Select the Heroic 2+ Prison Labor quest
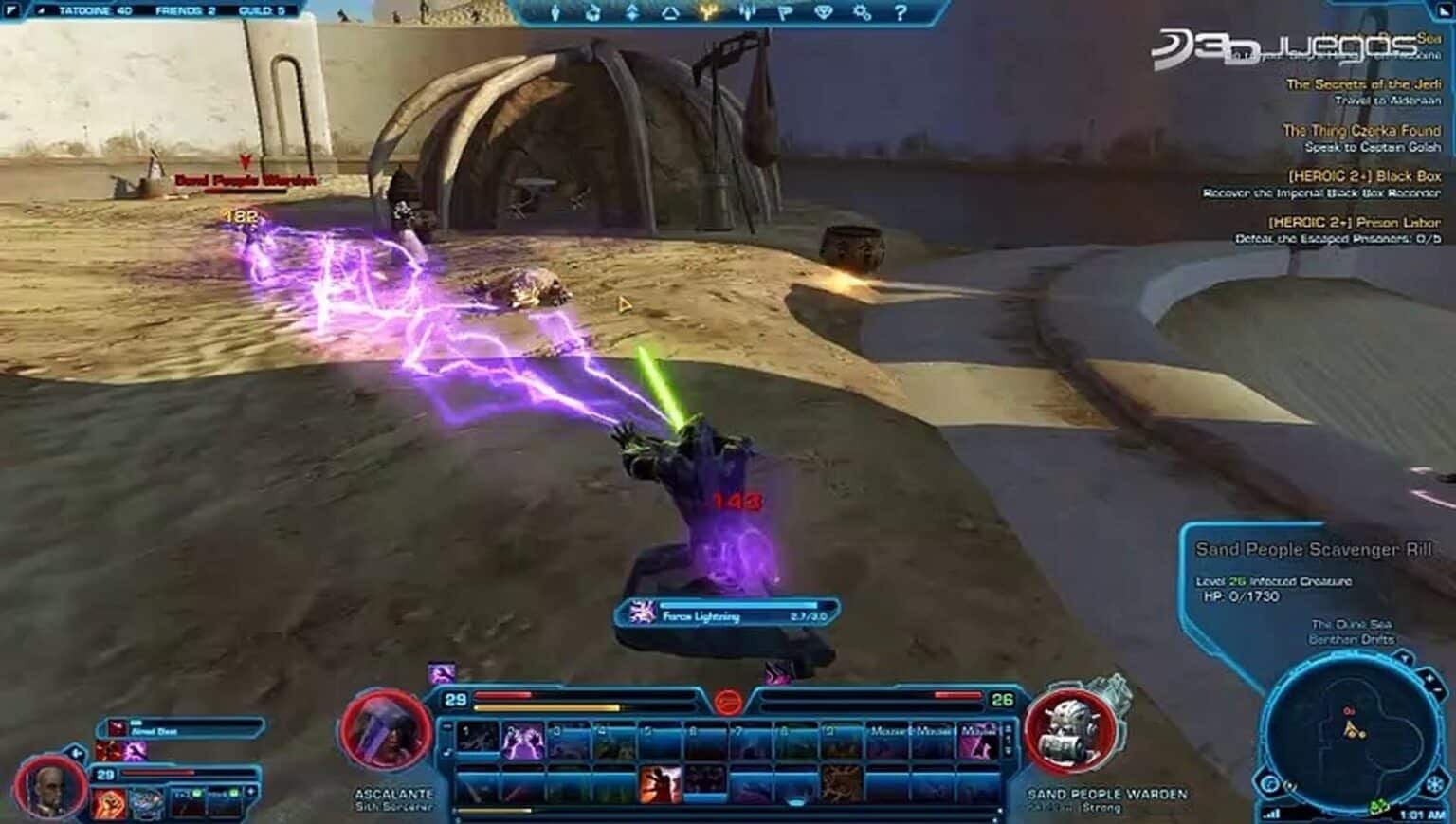This screenshot has width=1456, height=824. click(x=1355, y=223)
